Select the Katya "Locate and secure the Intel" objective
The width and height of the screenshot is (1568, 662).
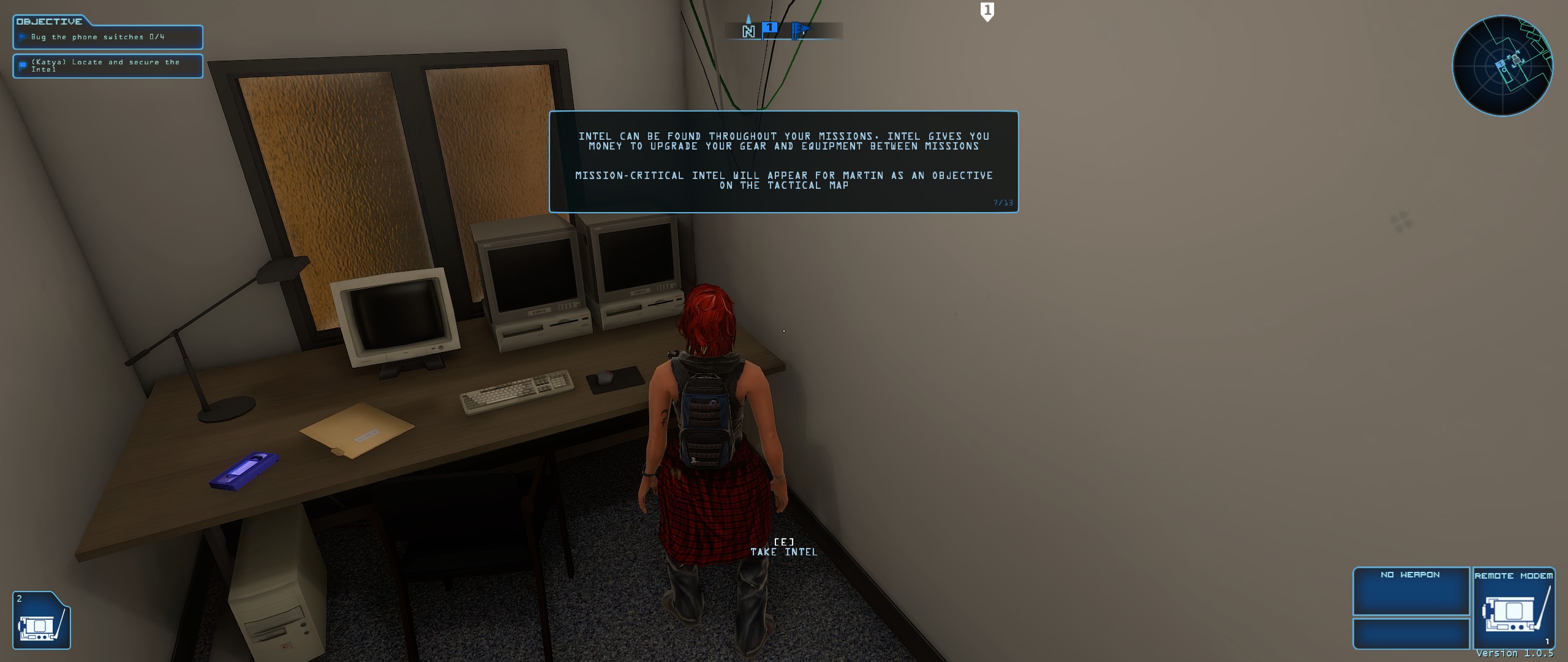point(108,66)
